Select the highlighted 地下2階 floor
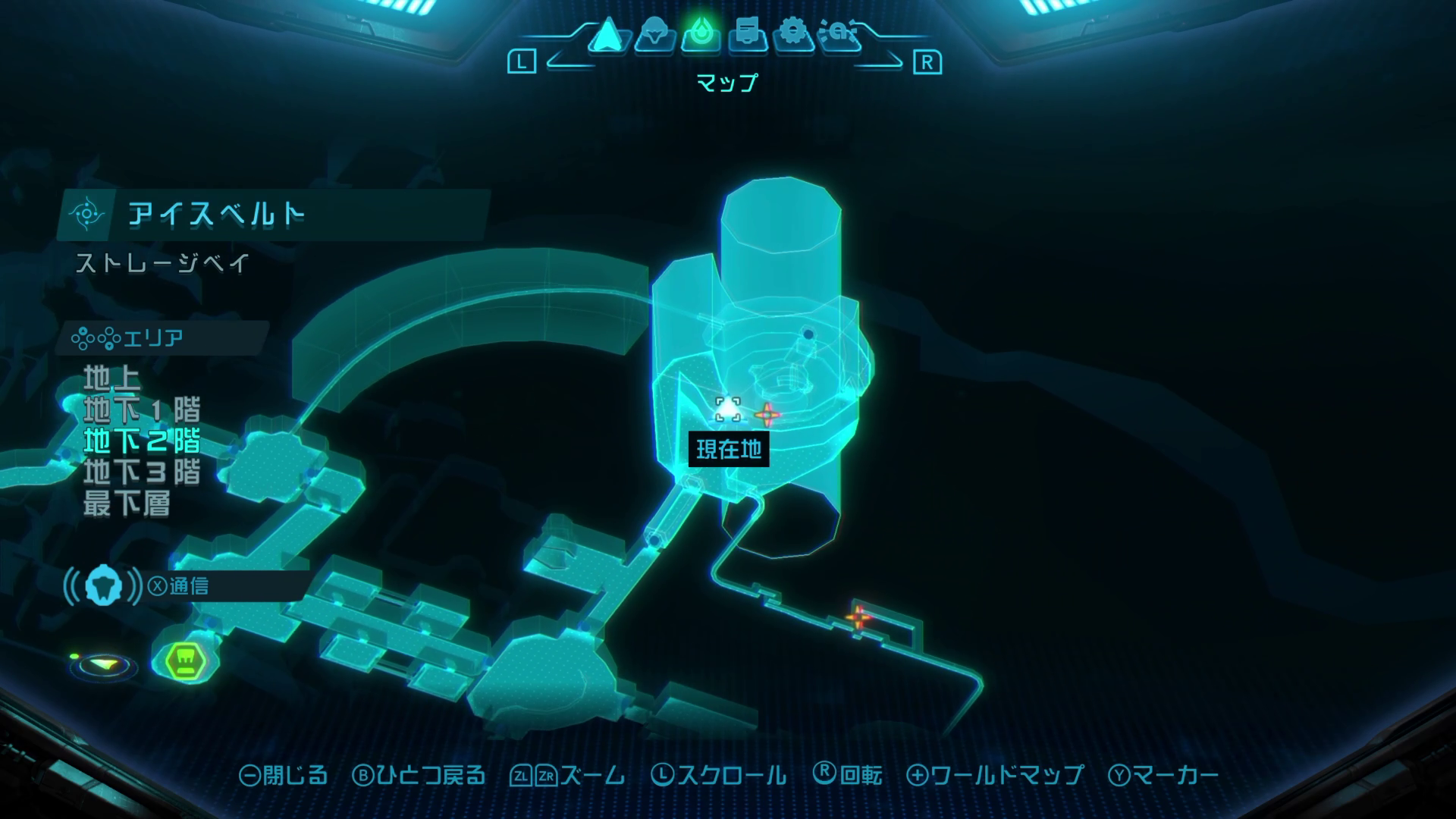 pyautogui.click(x=142, y=441)
